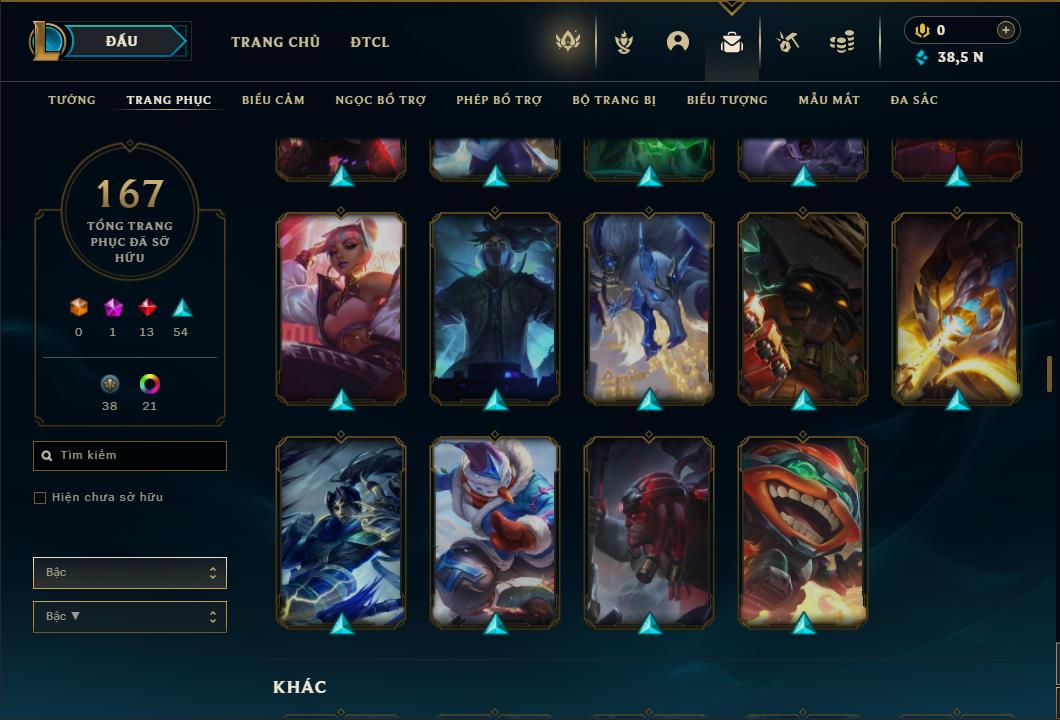
Task: Open the profile icon in top bar
Action: (x=678, y=42)
